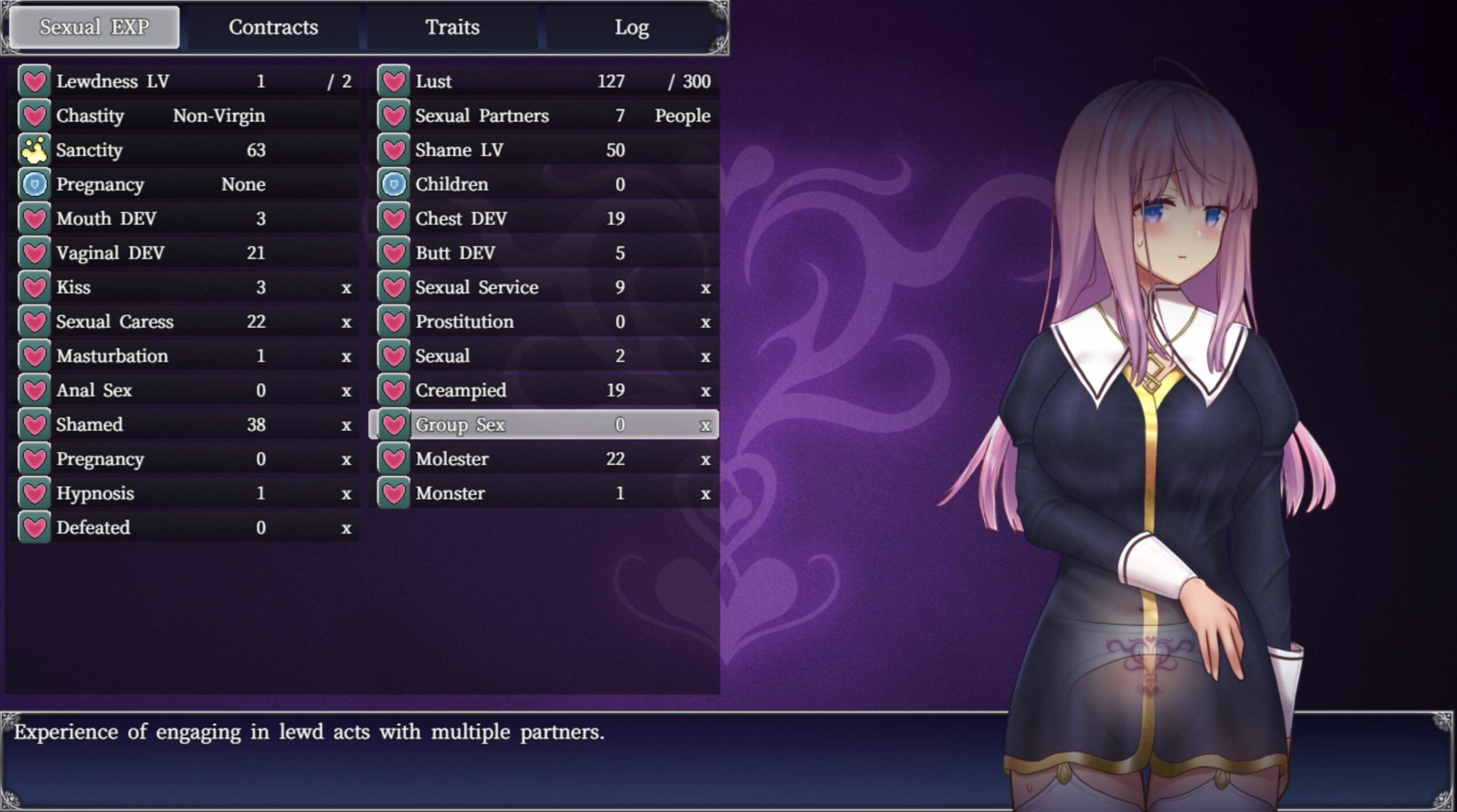Select the Molester stat row
This screenshot has width=1457, height=812.
544,459
